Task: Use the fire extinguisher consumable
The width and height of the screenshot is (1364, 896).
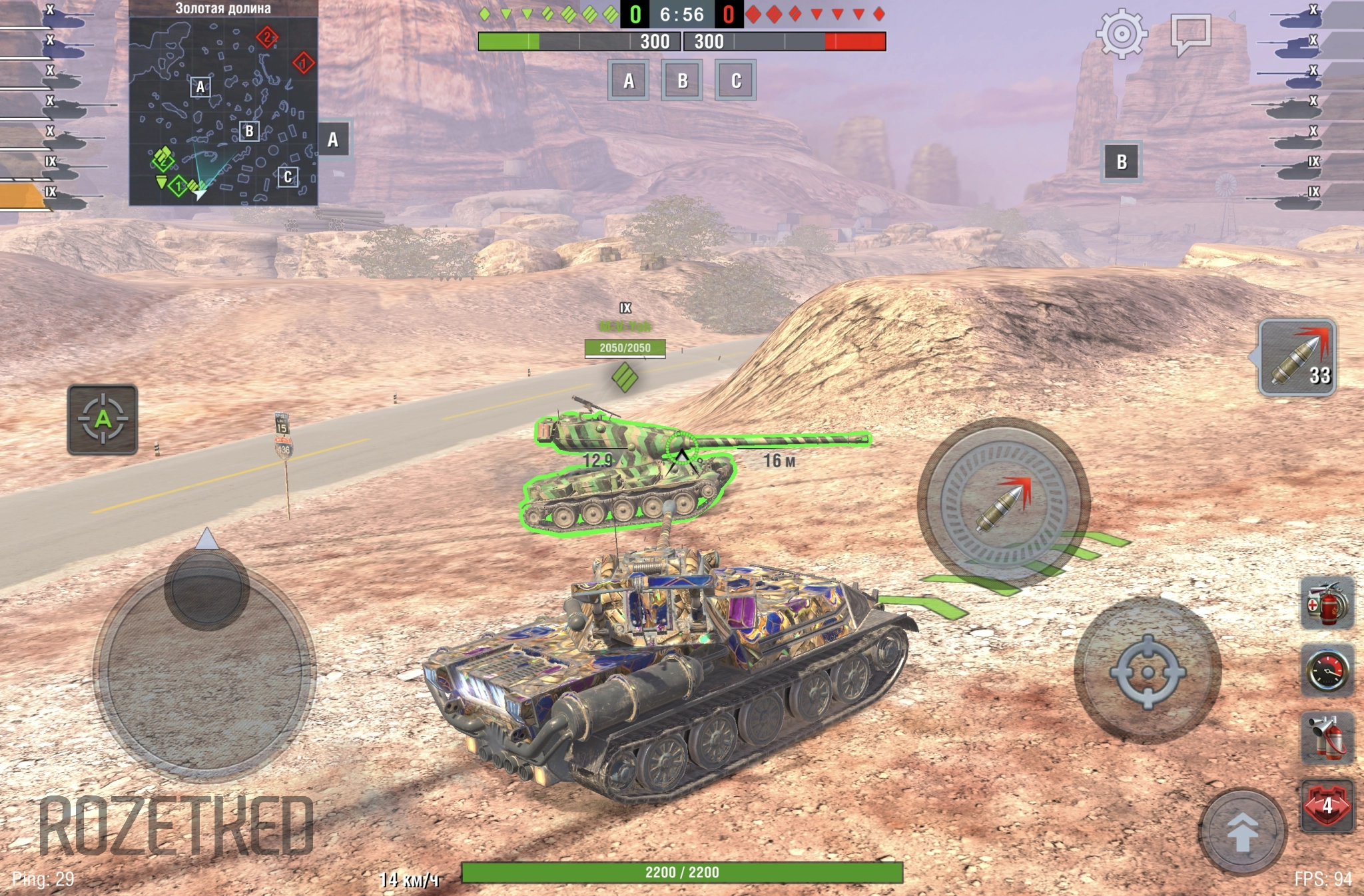Action: (1327, 737)
